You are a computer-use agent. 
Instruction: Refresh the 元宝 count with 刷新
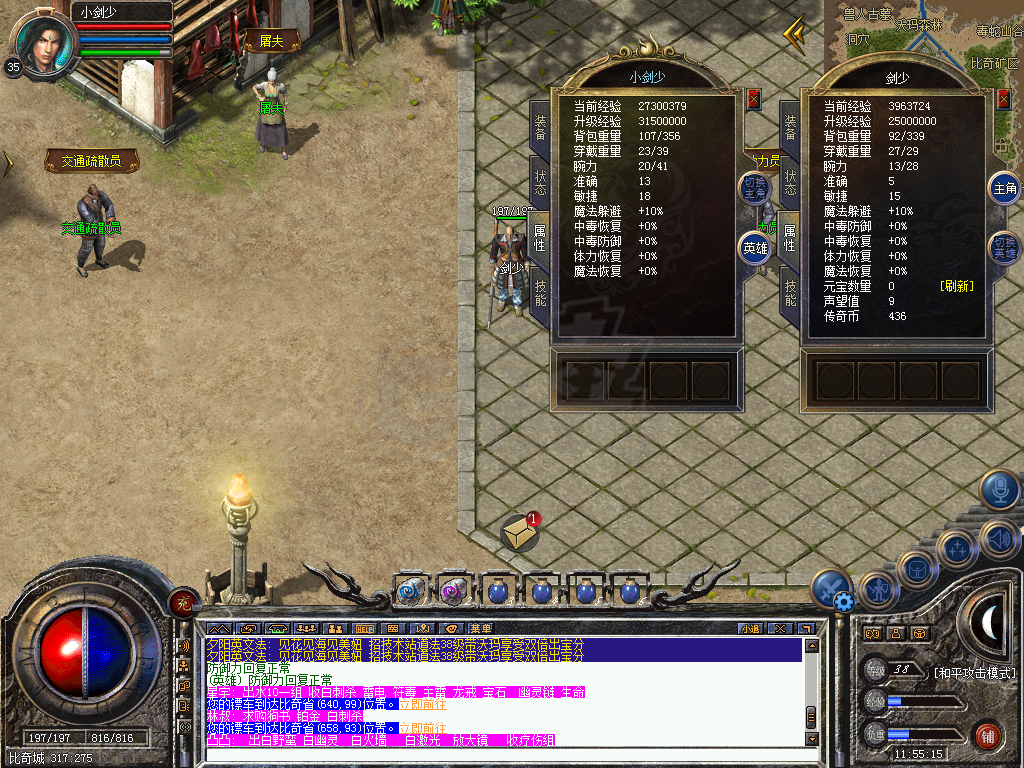pyautogui.click(x=956, y=286)
